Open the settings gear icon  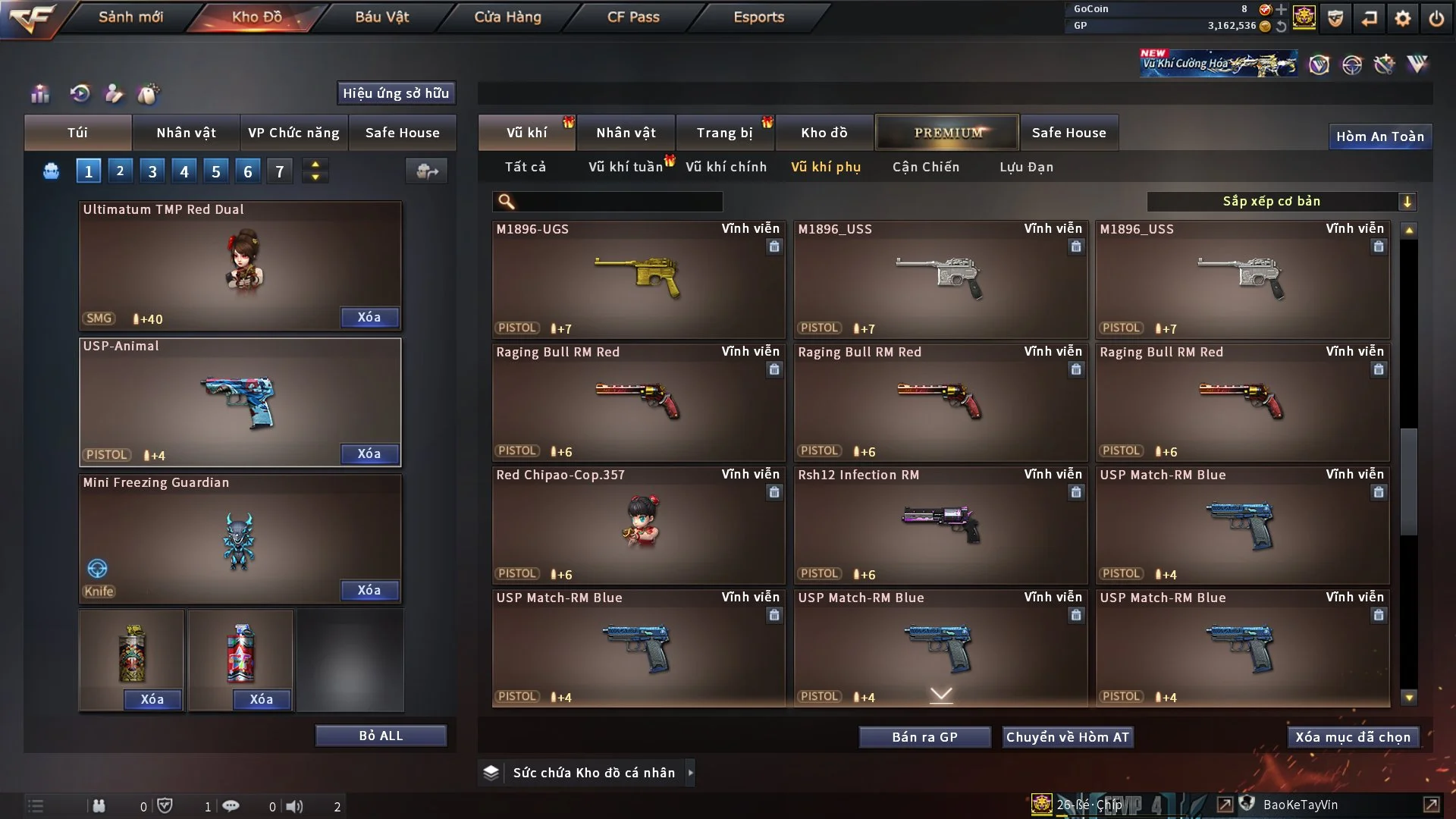1403,18
